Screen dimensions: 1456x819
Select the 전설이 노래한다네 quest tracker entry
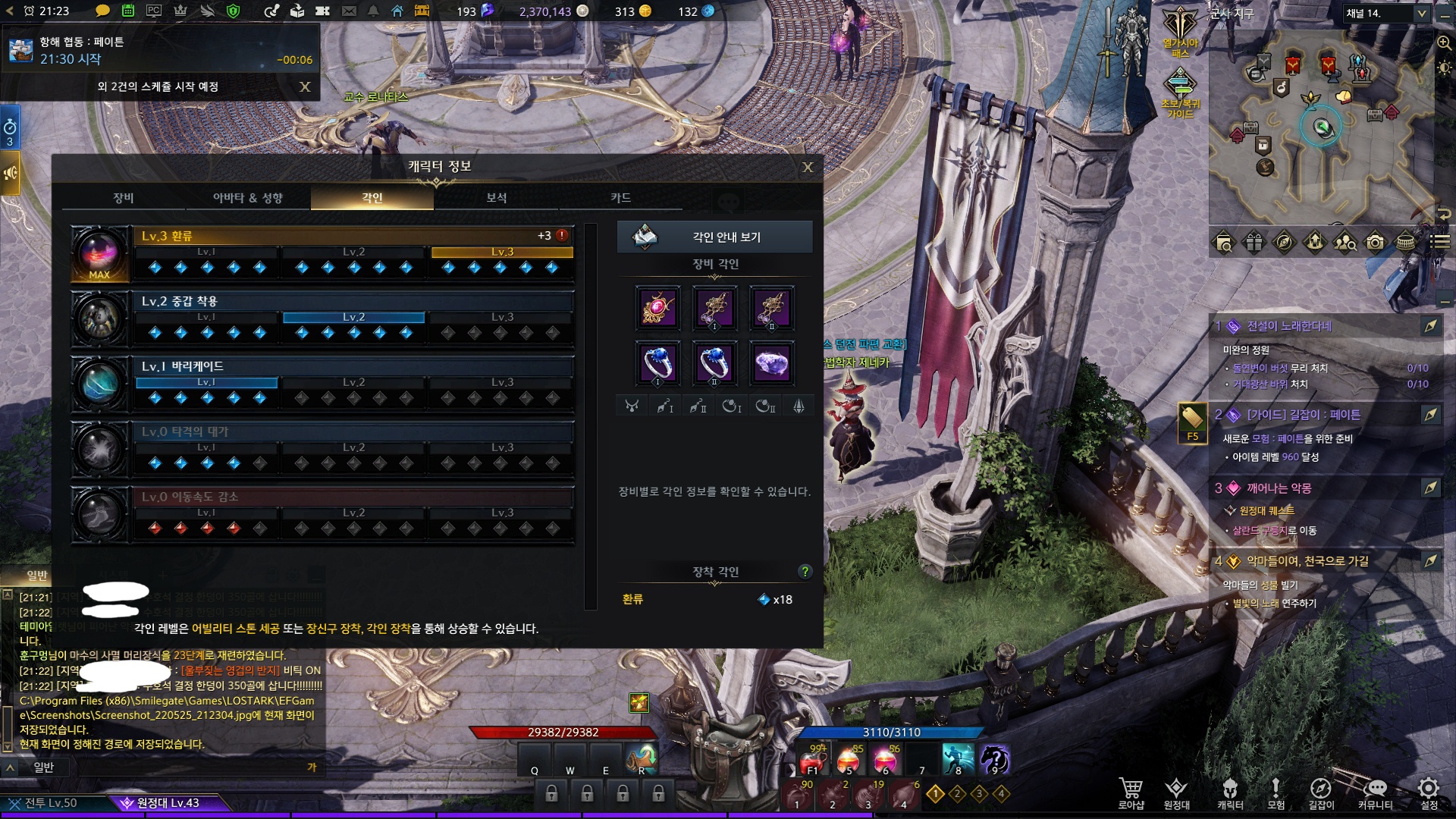[1289, 326]
